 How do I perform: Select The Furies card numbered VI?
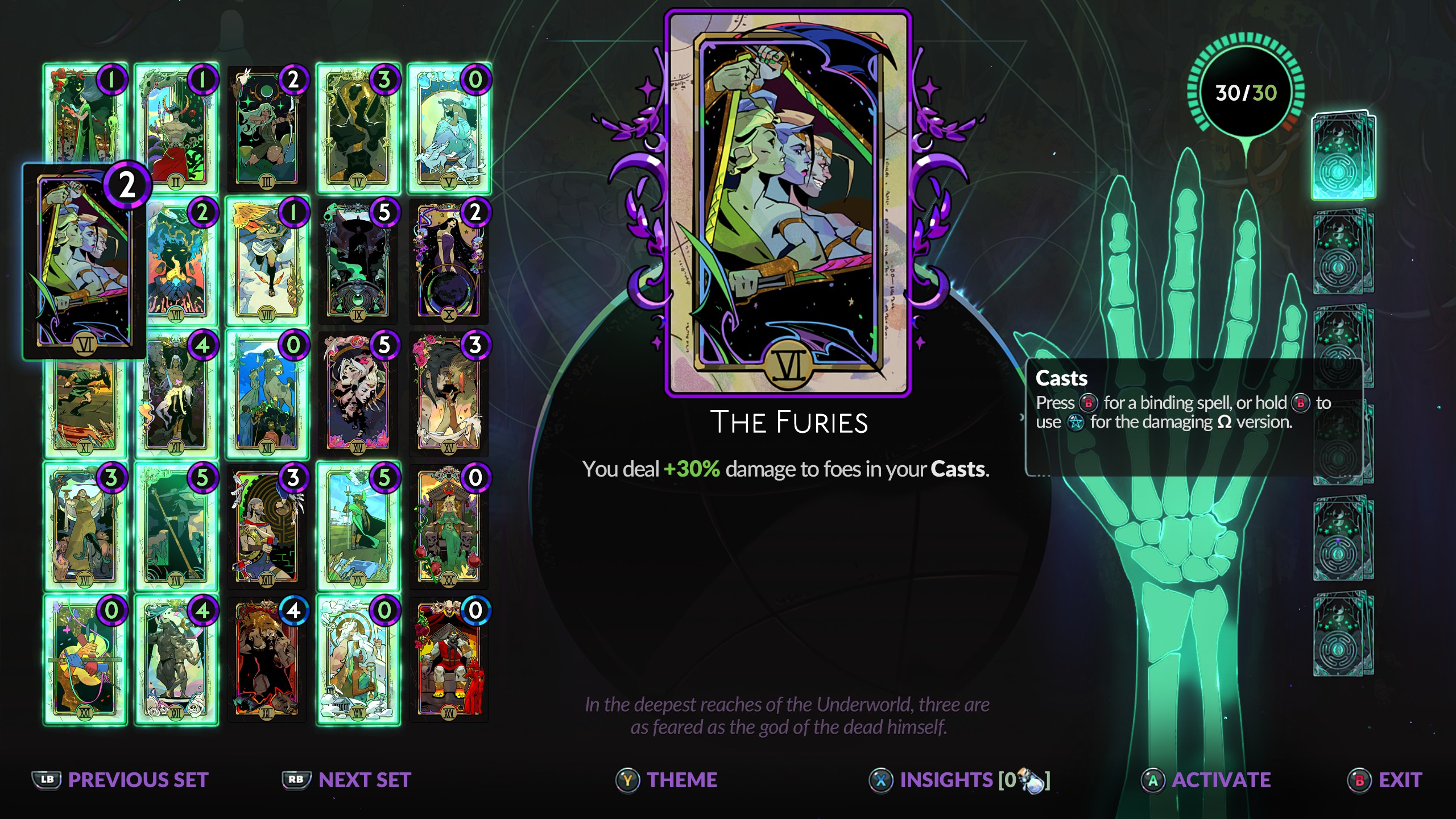point(84,262)
